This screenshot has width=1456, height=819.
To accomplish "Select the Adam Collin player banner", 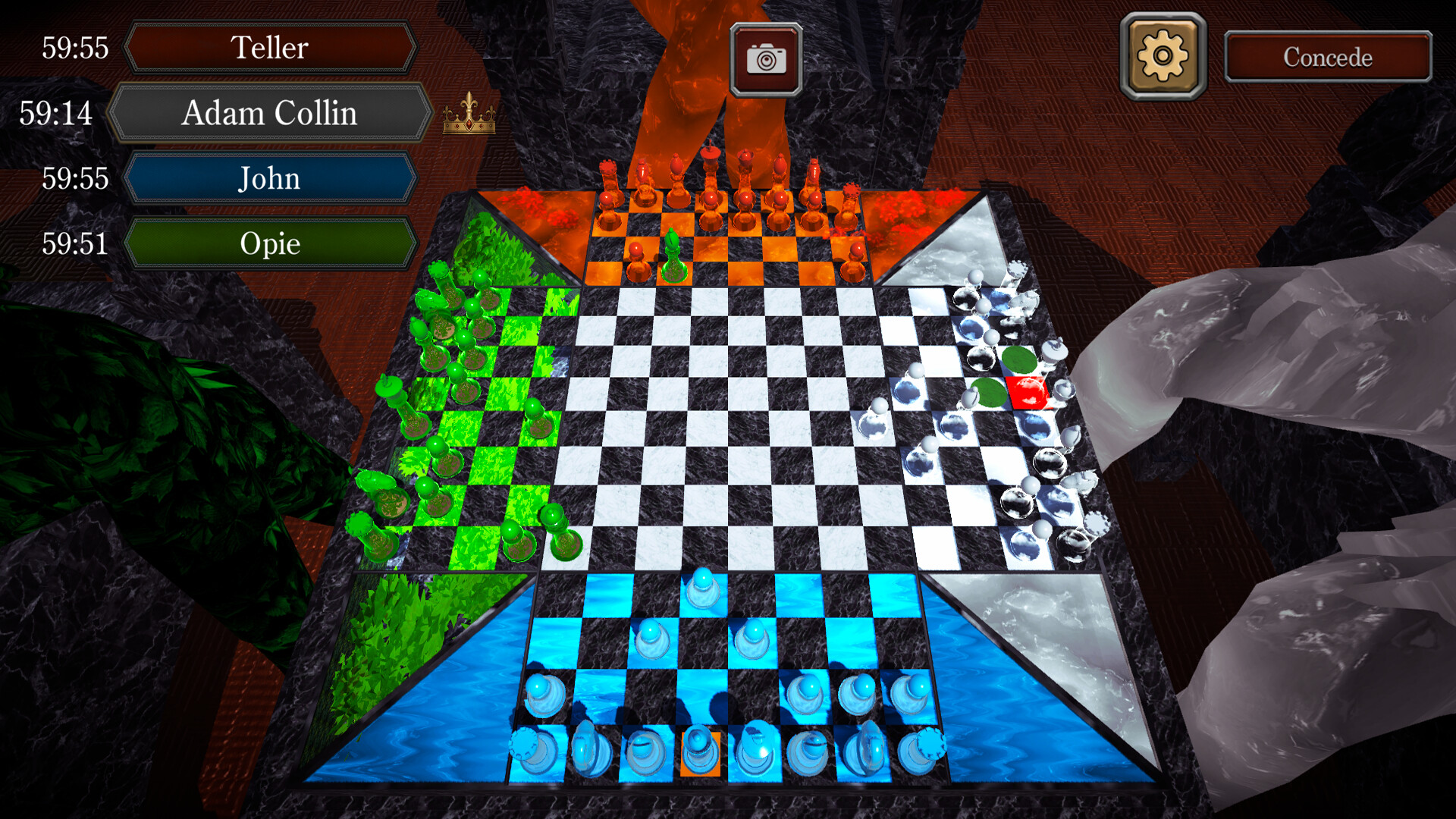I will tap(270, 113).
